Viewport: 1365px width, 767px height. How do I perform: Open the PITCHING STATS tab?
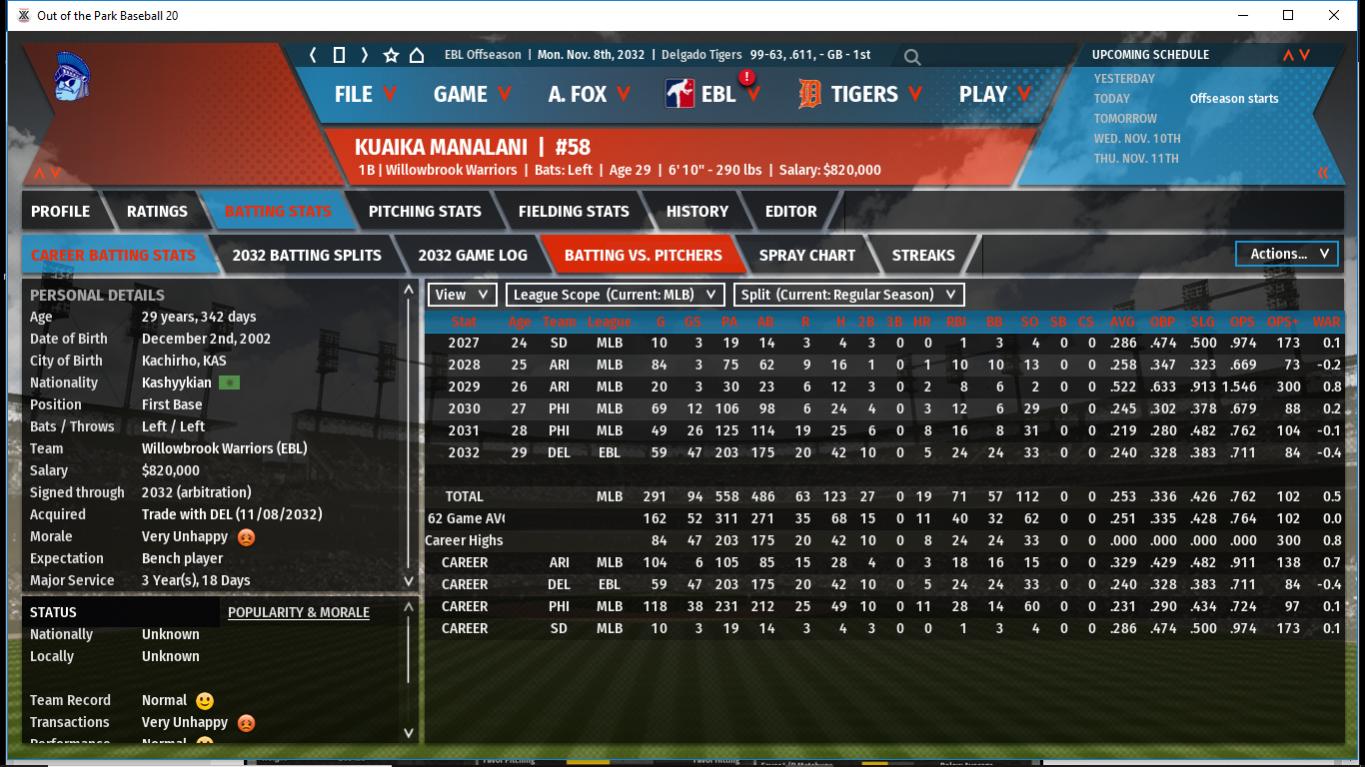(x=424, y=211)
